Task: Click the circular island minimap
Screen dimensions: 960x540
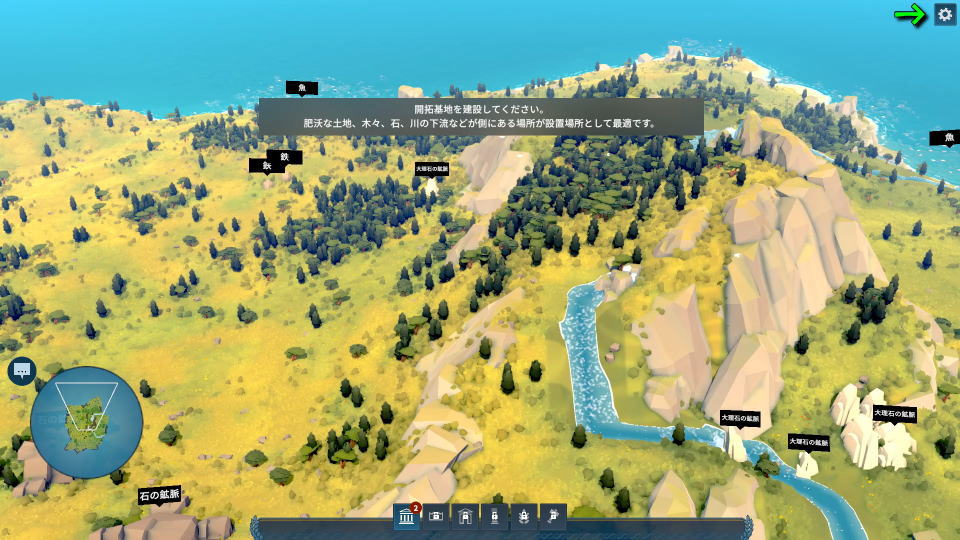Action: (86, 422)
